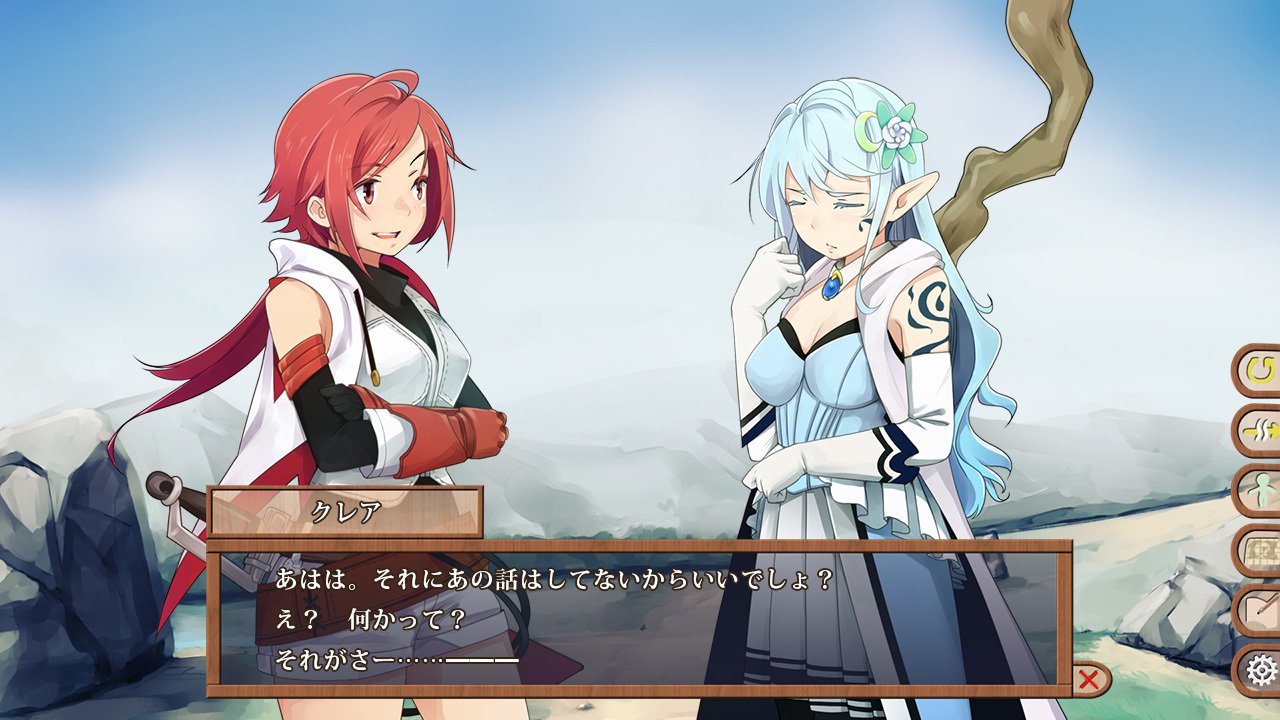1280x720 pixels.
Task: Open the green character figure menu
Action: (1260, 492)
